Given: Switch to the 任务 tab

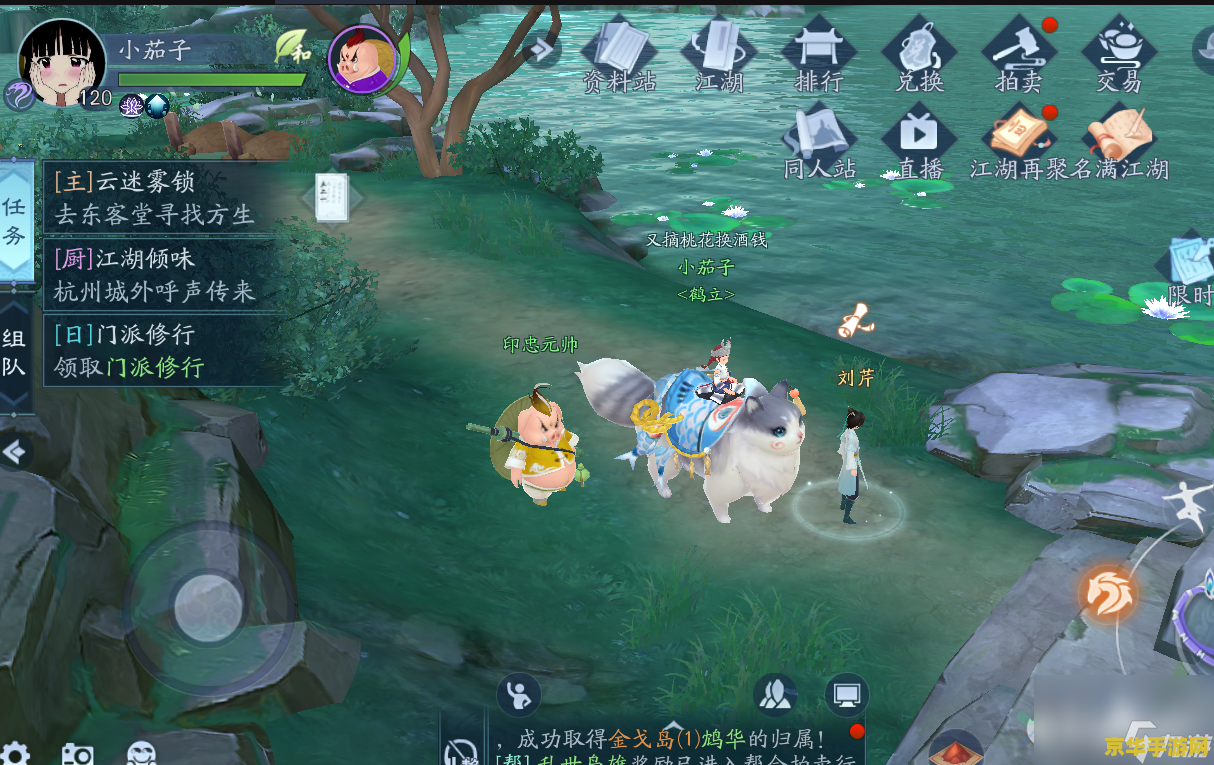Looking at the screenshot, I should pyautogui.click(x=15, y=220).
